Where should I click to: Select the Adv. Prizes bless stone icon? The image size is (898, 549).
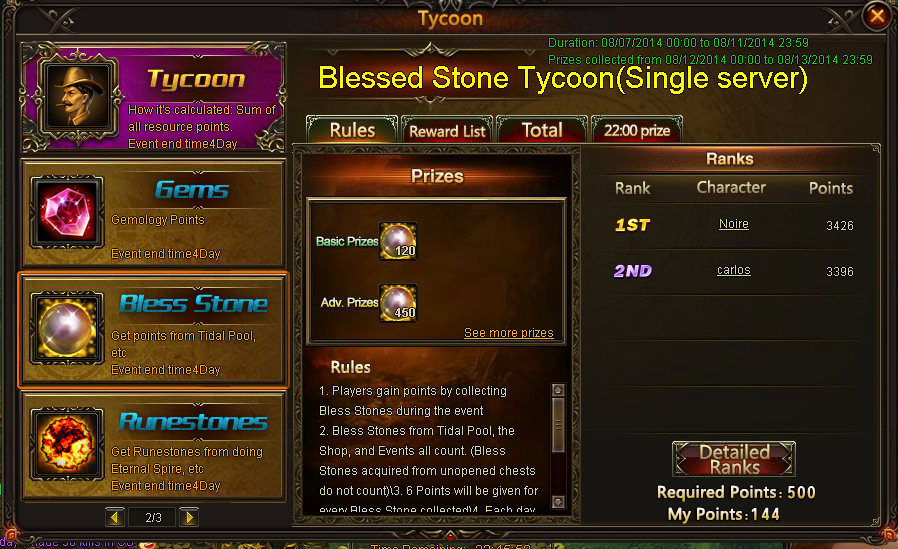pos(398,302)
